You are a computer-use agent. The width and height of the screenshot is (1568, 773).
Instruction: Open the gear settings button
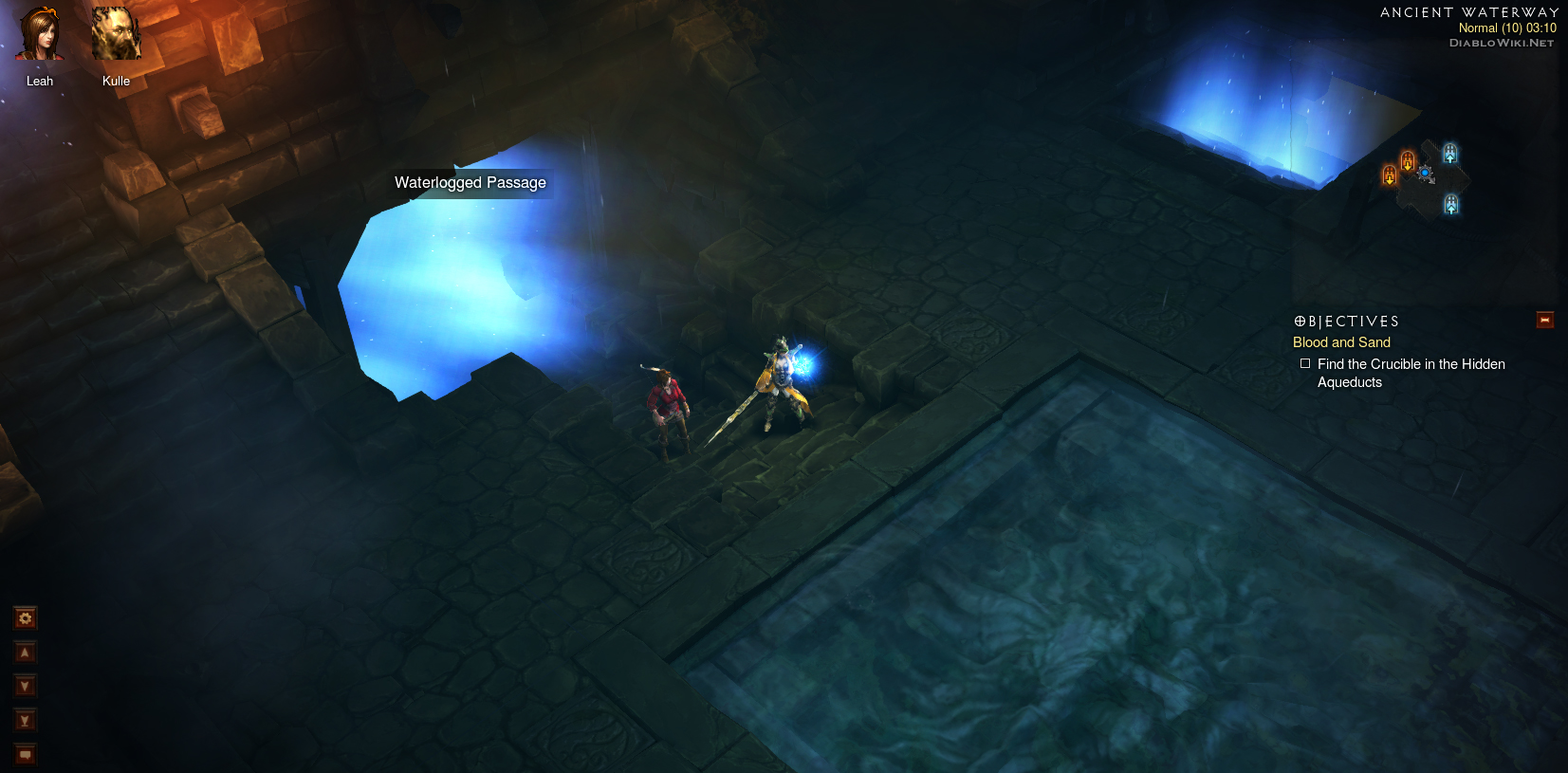coord(26,618)
